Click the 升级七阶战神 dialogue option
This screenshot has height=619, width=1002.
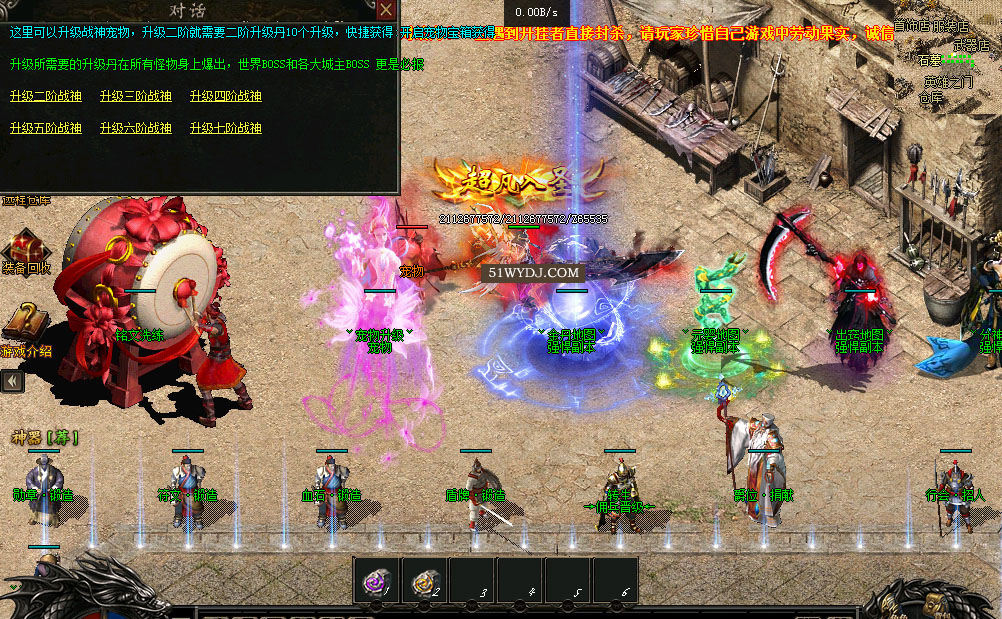click(225, 128)
